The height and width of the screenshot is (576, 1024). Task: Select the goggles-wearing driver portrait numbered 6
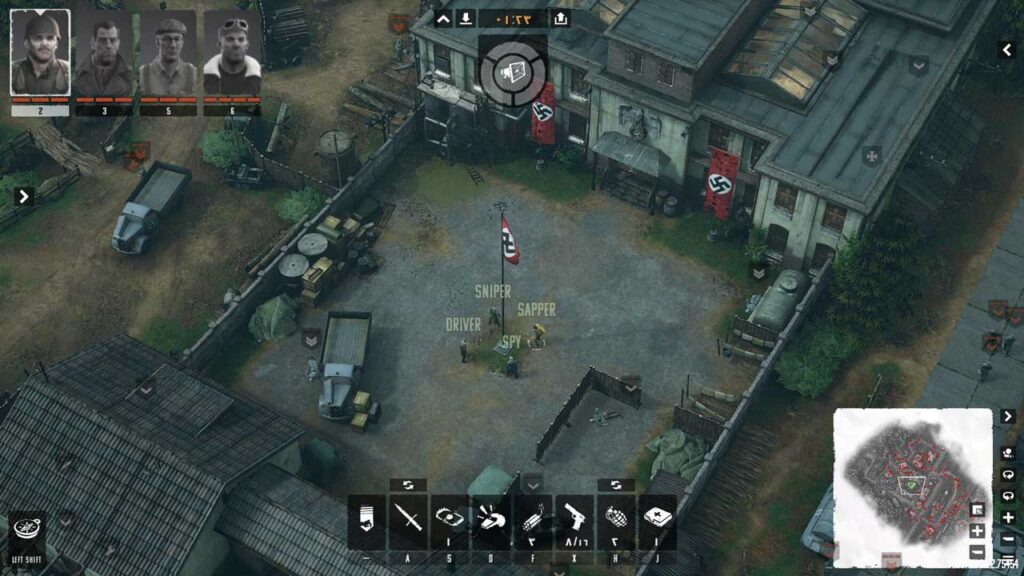pyautogui.click(x=232, y=53)
